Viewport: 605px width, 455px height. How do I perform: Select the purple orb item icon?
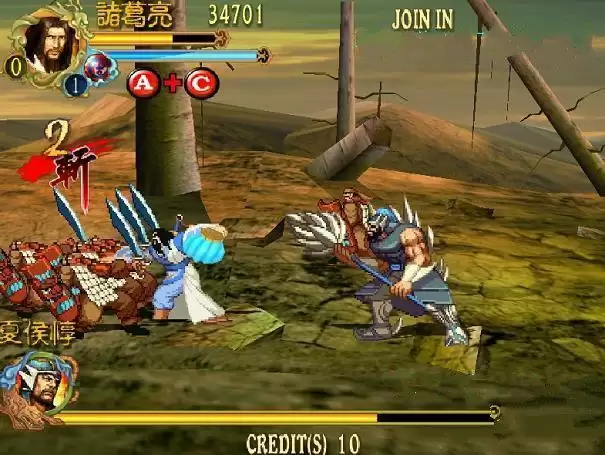(100, 68)
